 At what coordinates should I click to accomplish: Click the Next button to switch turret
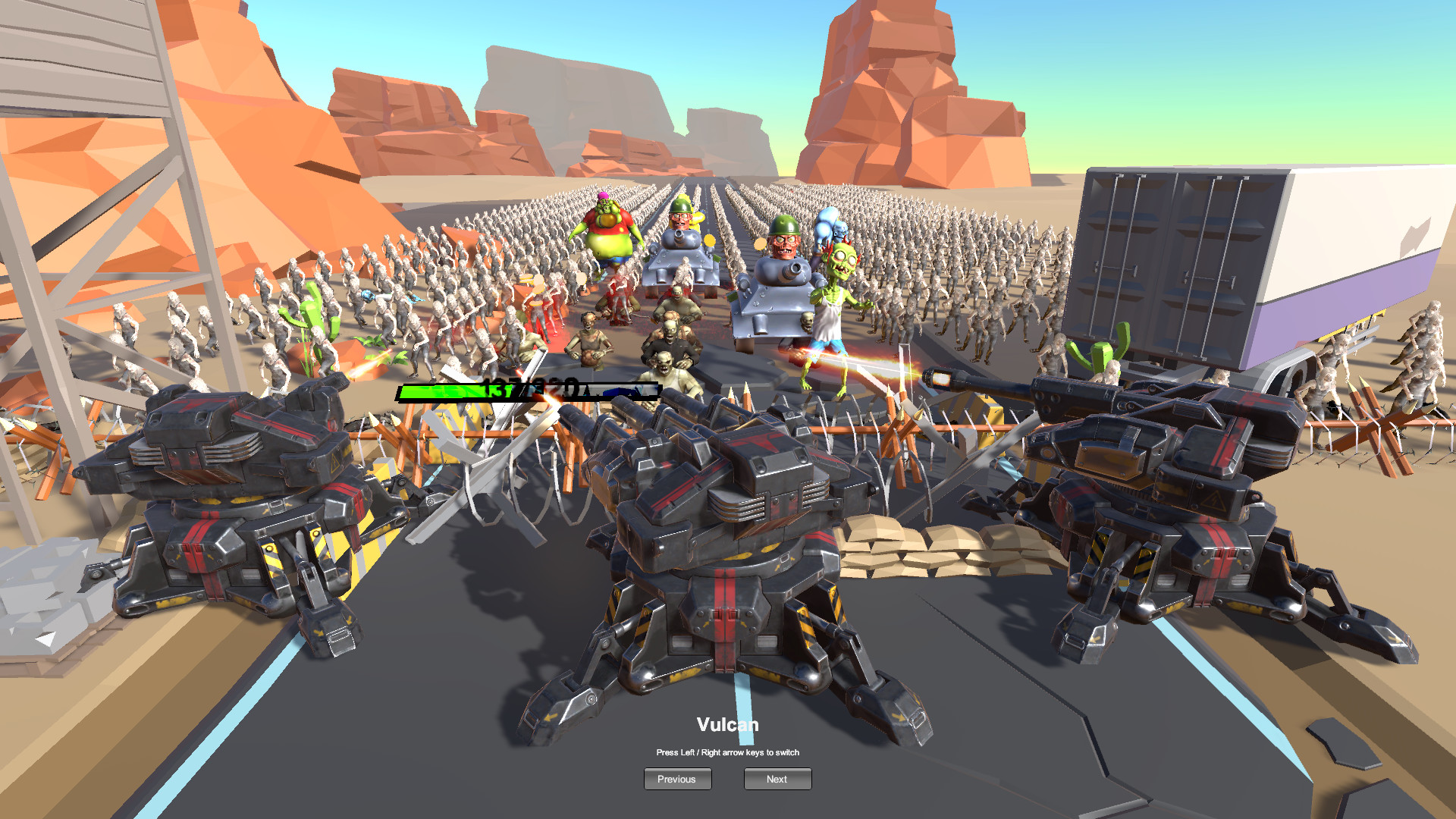[x=777, y=779]
